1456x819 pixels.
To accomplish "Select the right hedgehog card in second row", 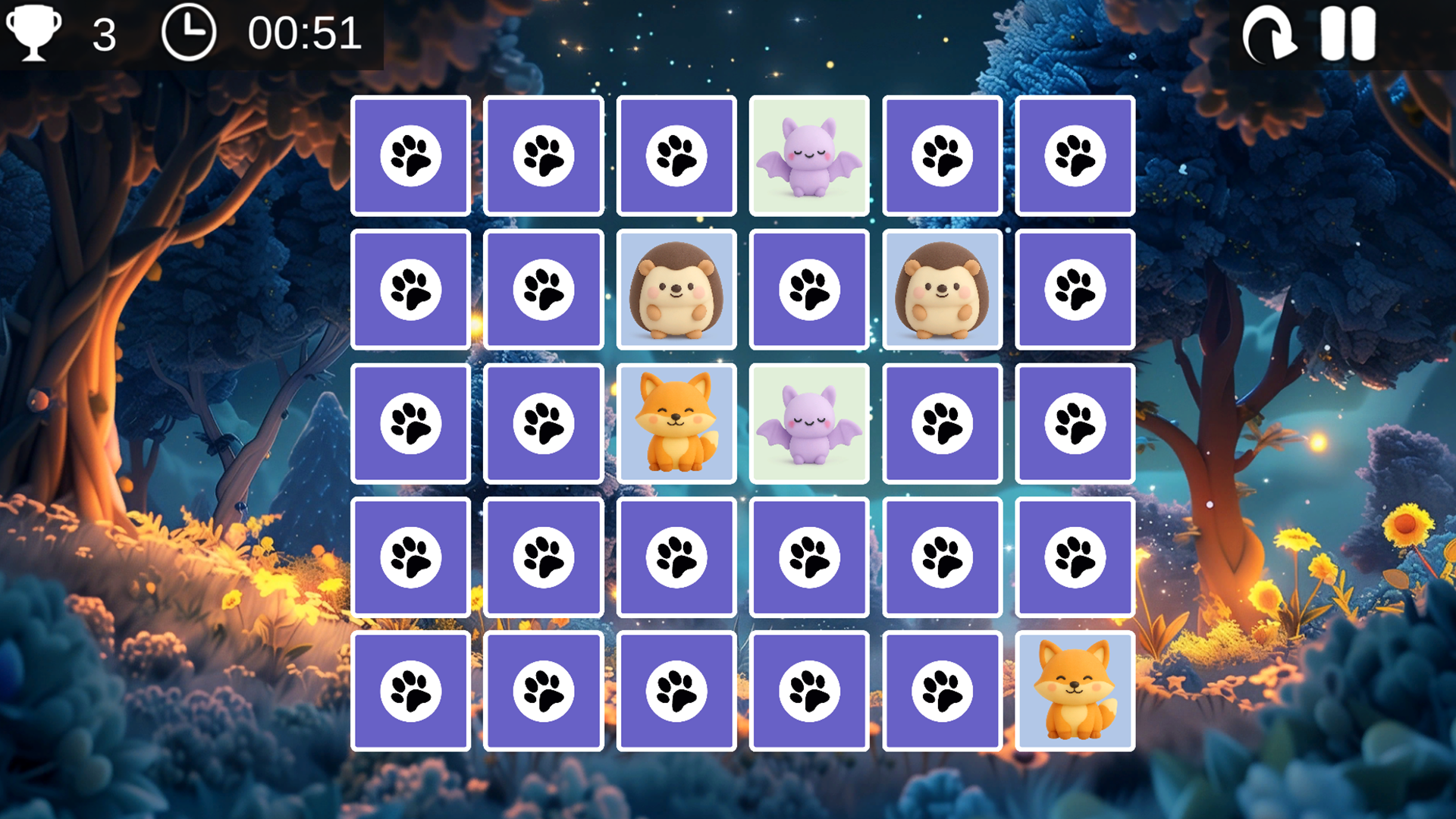I will (942, 290).
